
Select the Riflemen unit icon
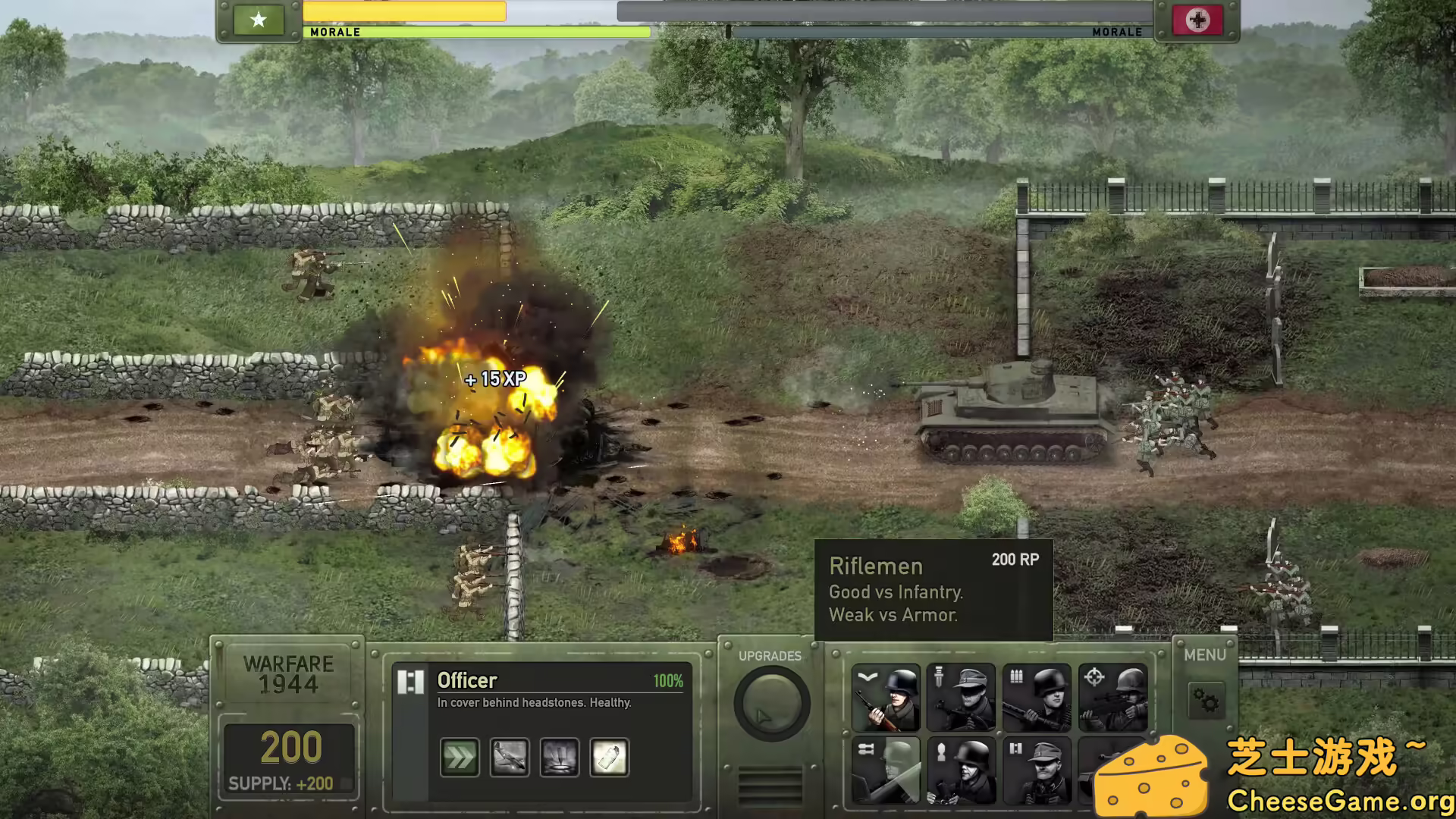(x=886, y=698)
